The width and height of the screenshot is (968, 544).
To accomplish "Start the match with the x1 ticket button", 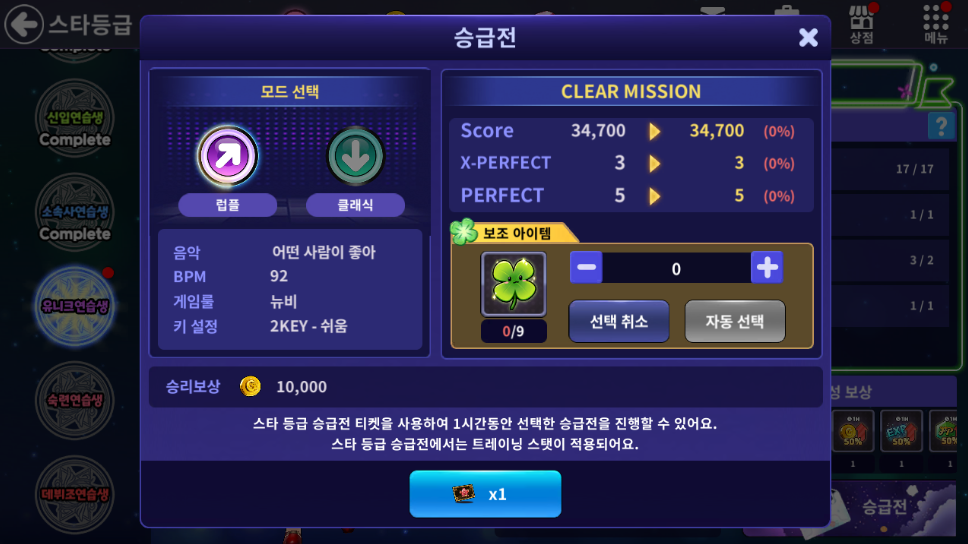I will pos(485,494).
